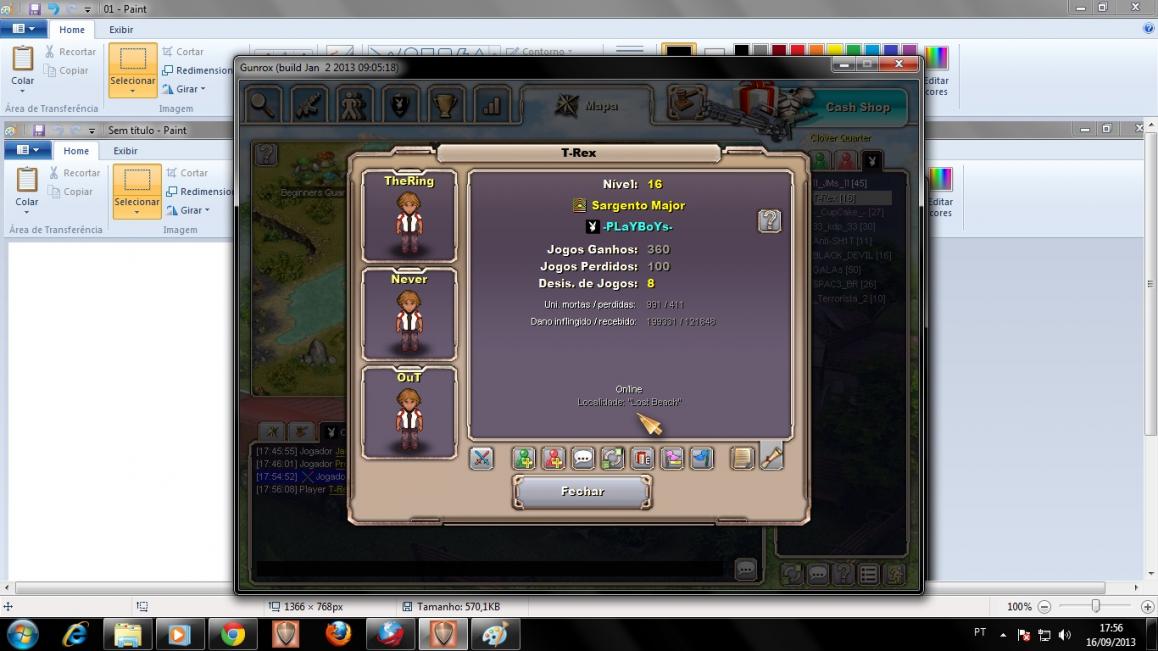Open the rifle weapons tab
Screen dimensions: 1158x651
click(x=308, y=105)
